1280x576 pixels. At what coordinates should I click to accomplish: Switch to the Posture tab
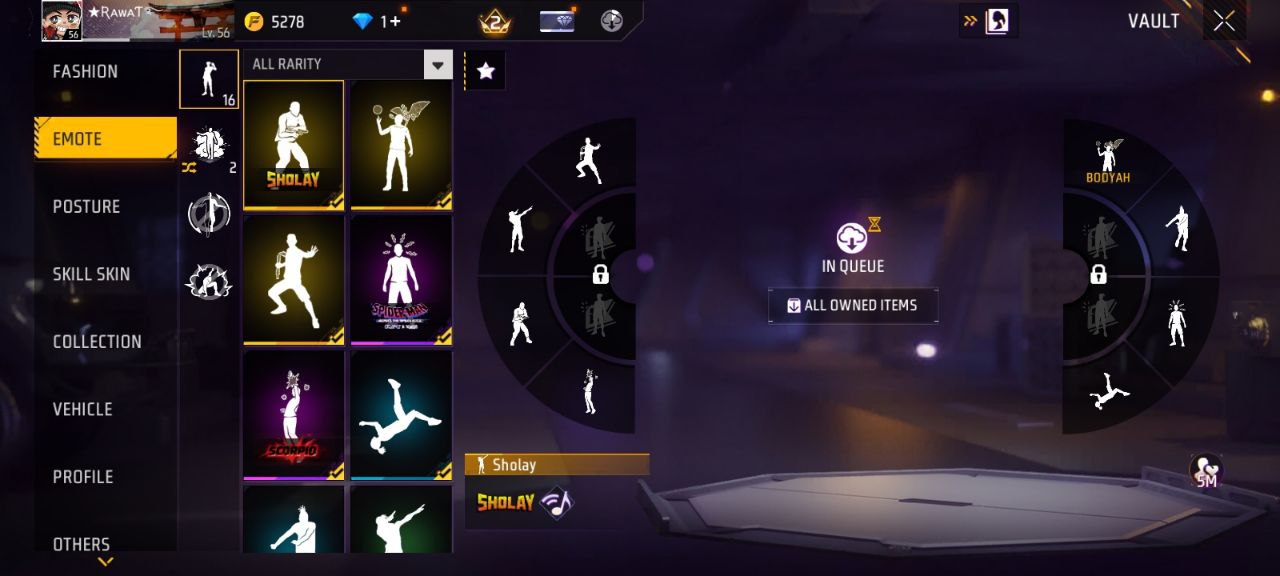(87, 207)
